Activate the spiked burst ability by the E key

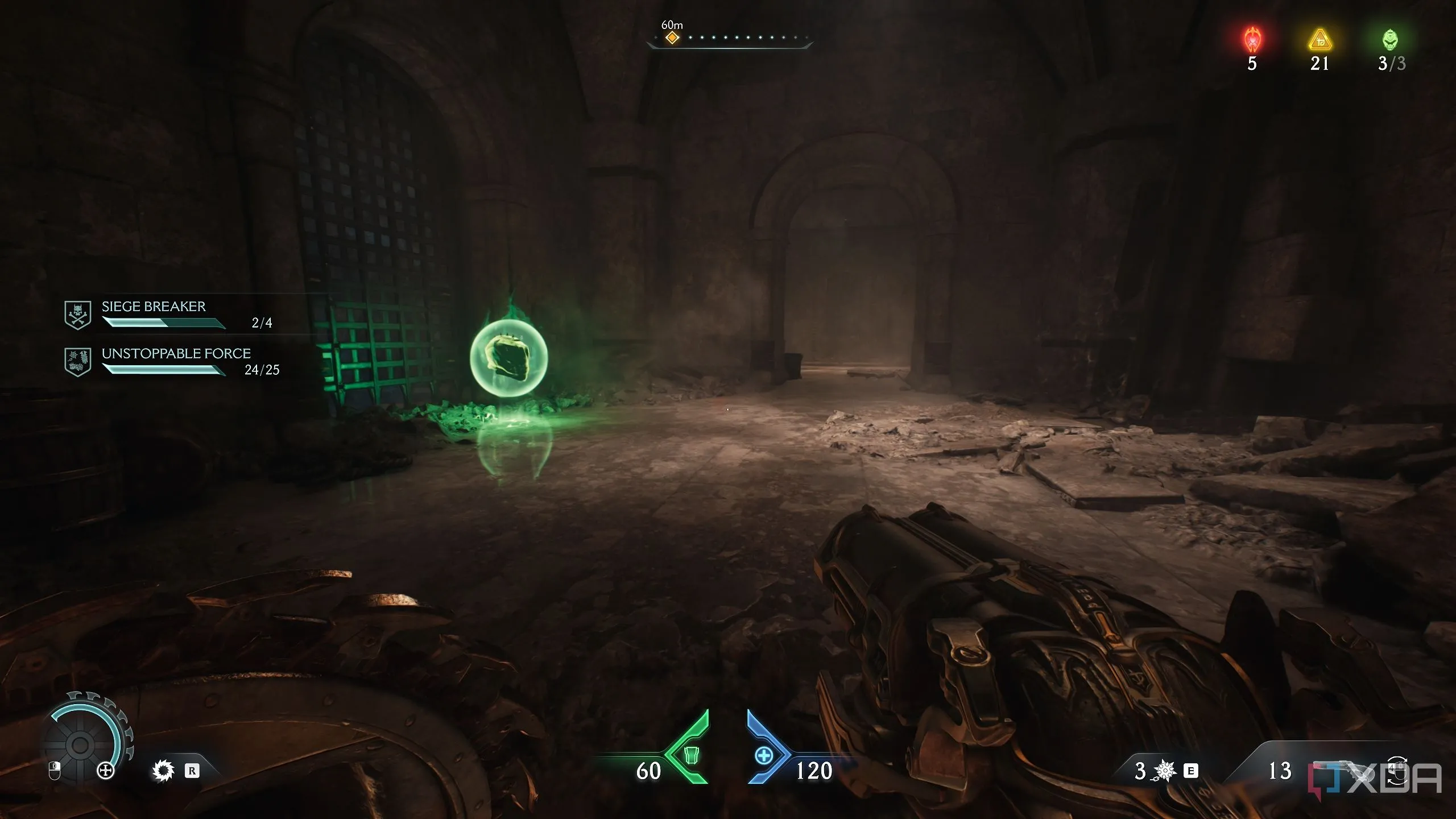click(x=1164, y=771)
